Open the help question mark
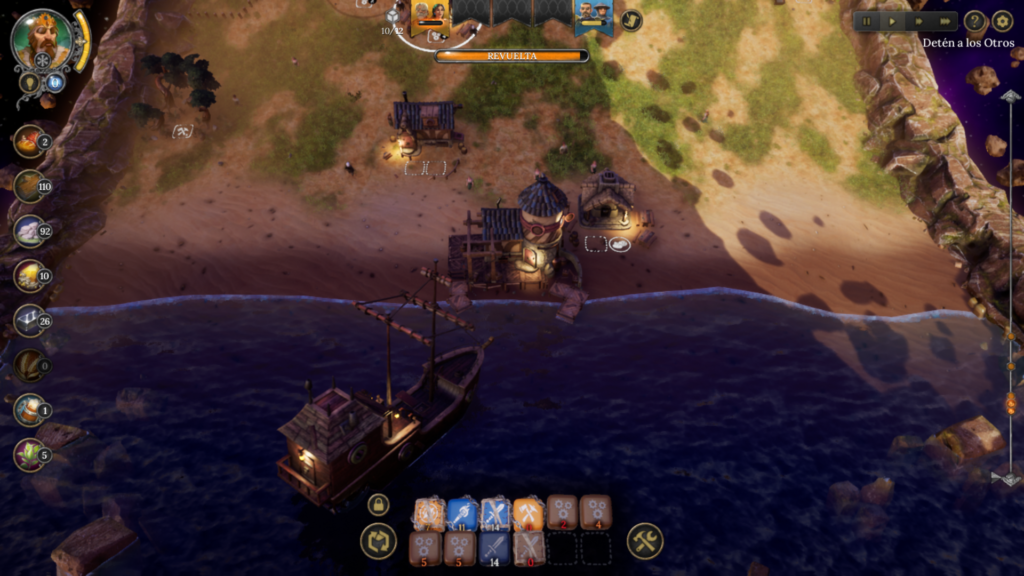Viewport: 1024px width, 576px height. coord(975,21)
